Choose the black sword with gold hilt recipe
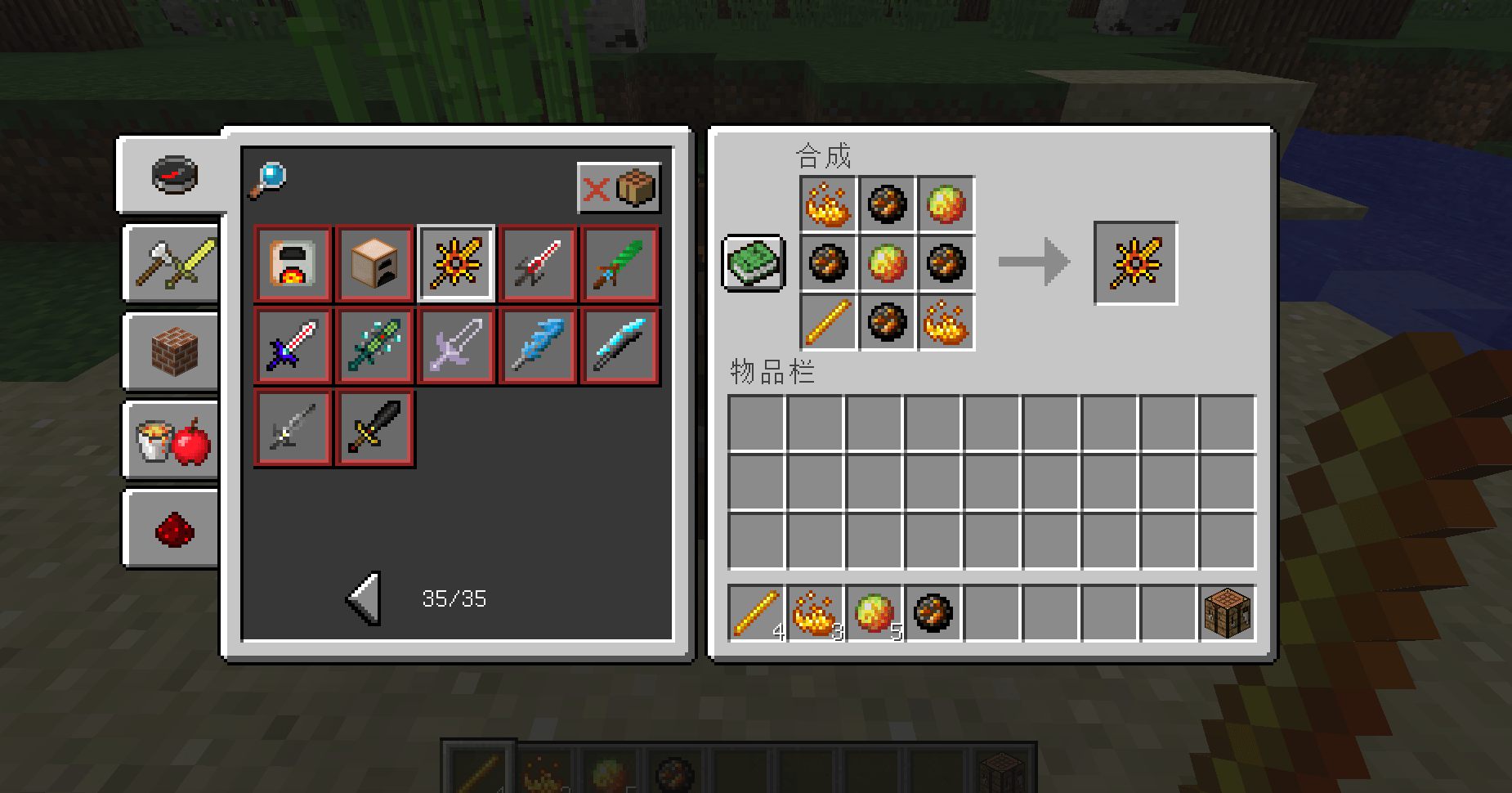This screenshot has height=793, width=1512. pos(375,428)
